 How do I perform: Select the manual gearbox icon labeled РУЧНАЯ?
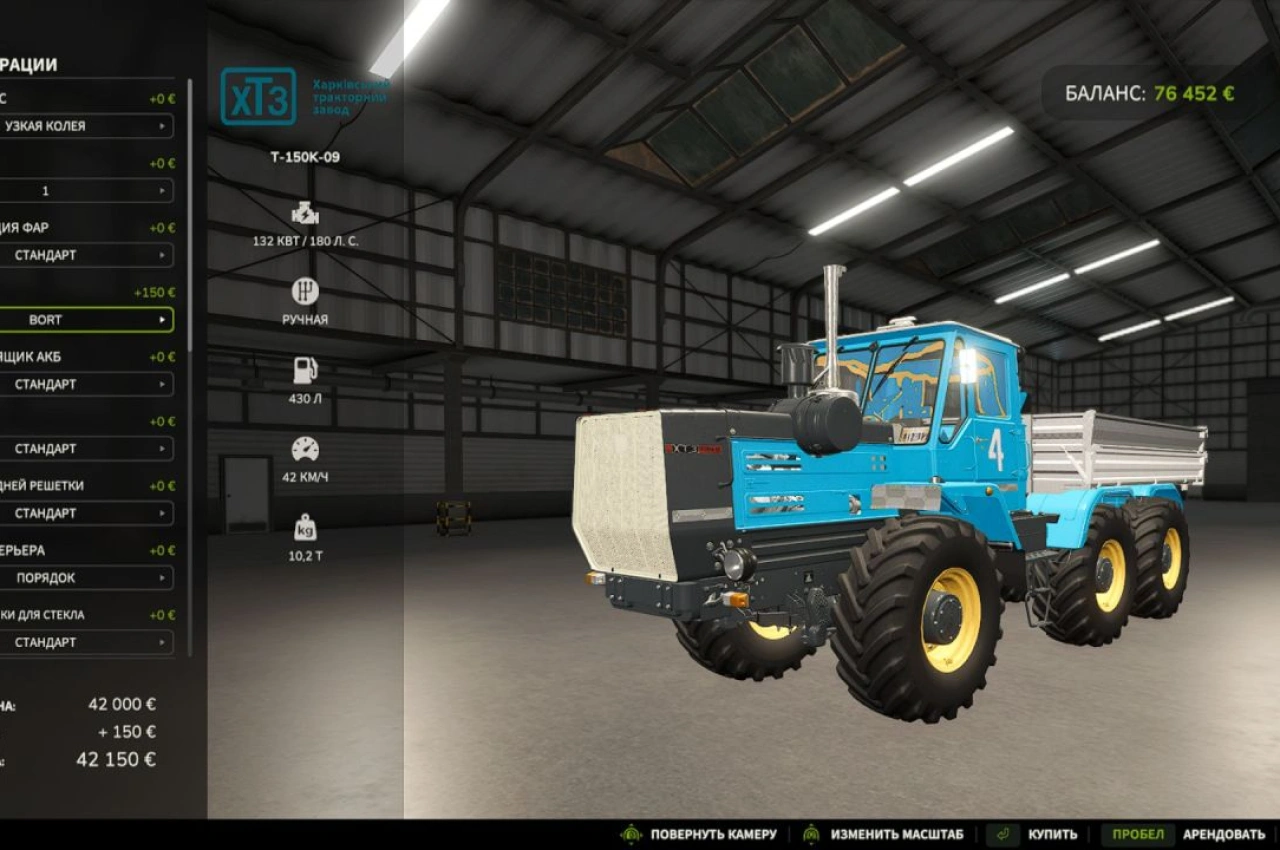pyautogui.click(x=304, y=291)
